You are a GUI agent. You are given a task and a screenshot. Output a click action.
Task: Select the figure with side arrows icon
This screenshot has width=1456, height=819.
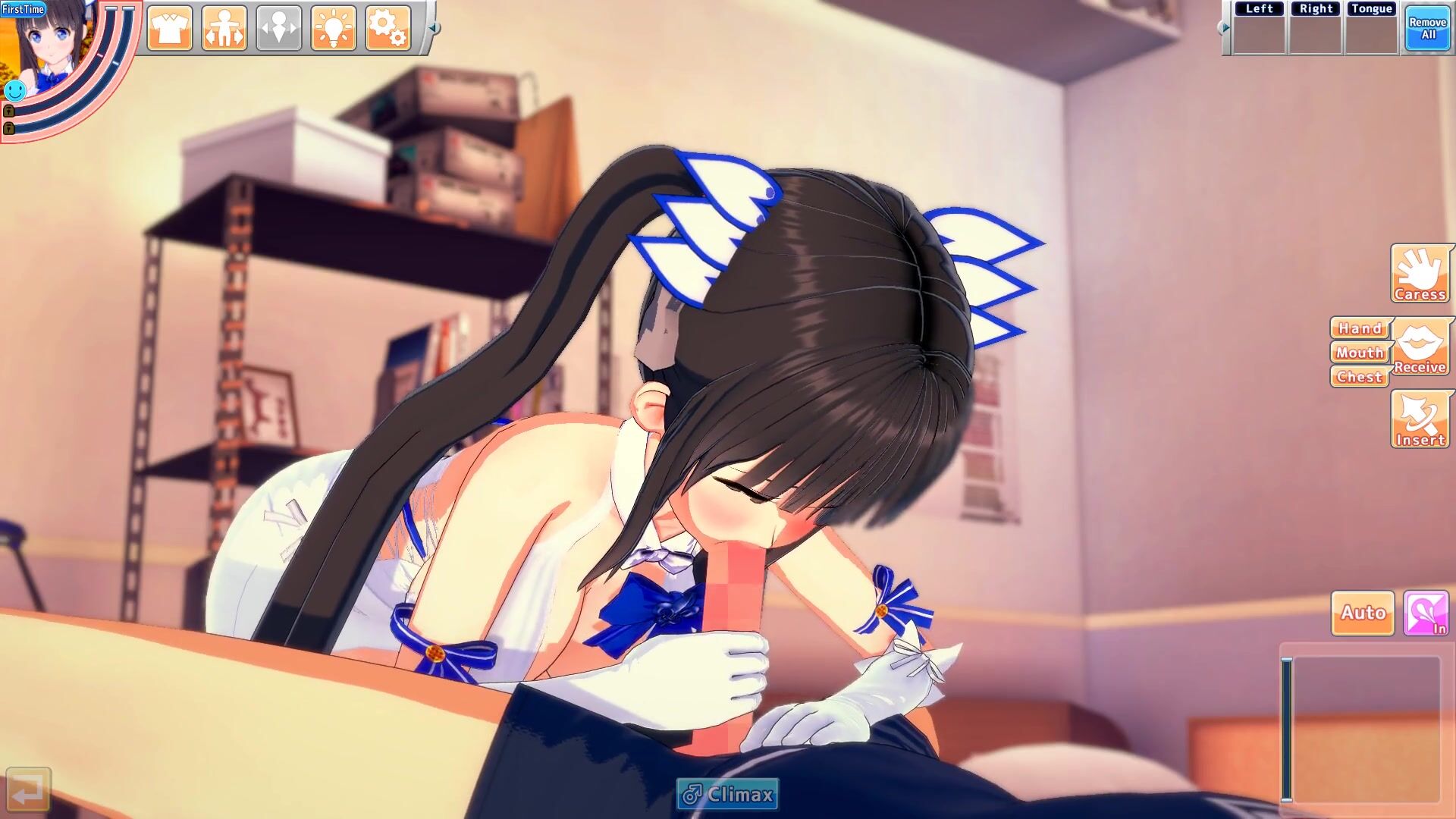(x=224, y=29)
